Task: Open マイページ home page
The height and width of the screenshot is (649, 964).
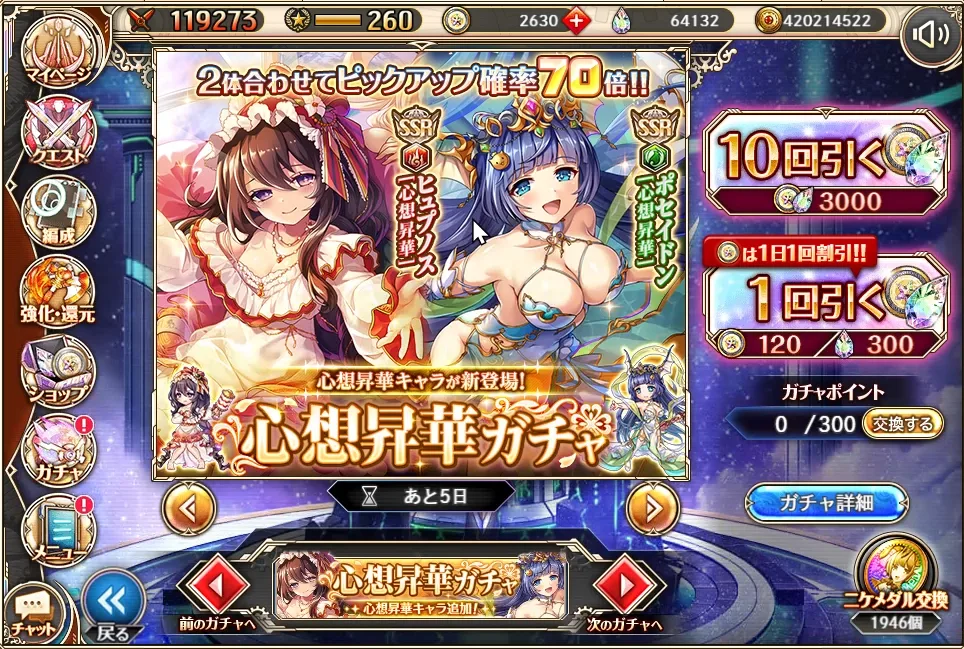Action: click(x=60, y=48)
